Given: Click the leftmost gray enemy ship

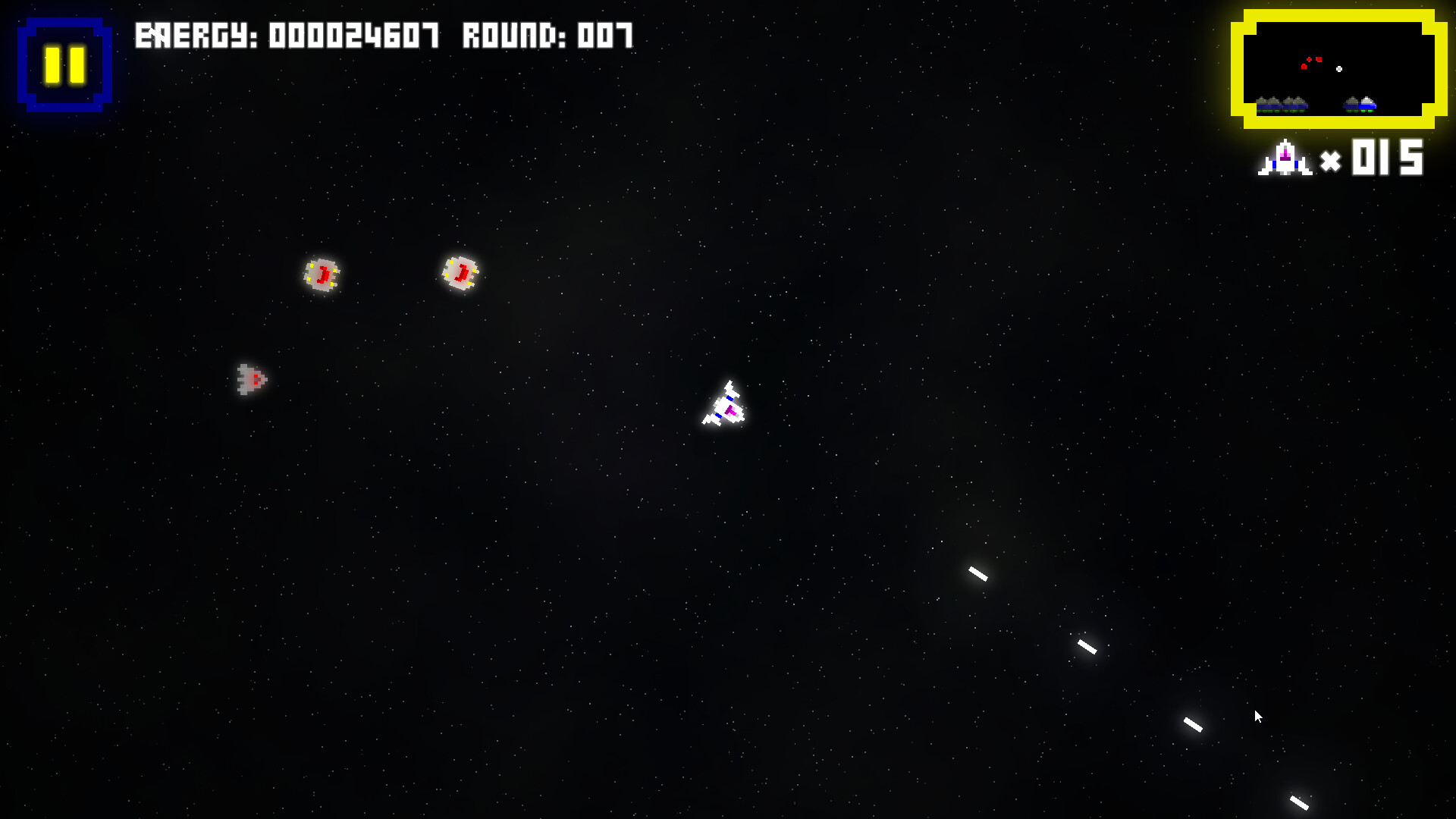Looking at the screenshot, I should click(250, 379).
